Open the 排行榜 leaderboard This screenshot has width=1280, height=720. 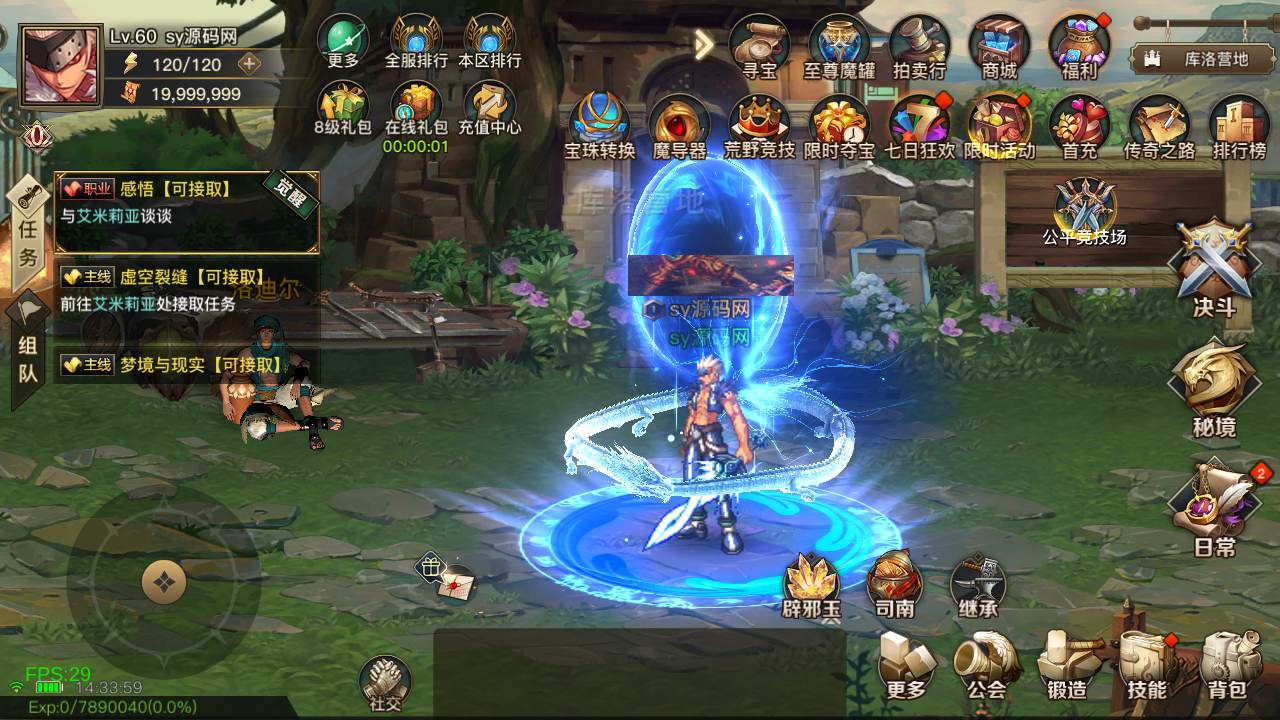tap(1239, 126)
